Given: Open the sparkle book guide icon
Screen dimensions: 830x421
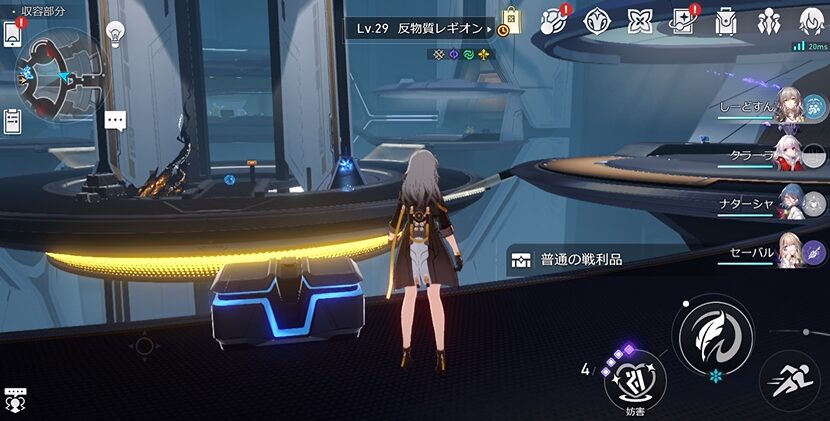Looking at the screenshot, I should coord(684,22).
